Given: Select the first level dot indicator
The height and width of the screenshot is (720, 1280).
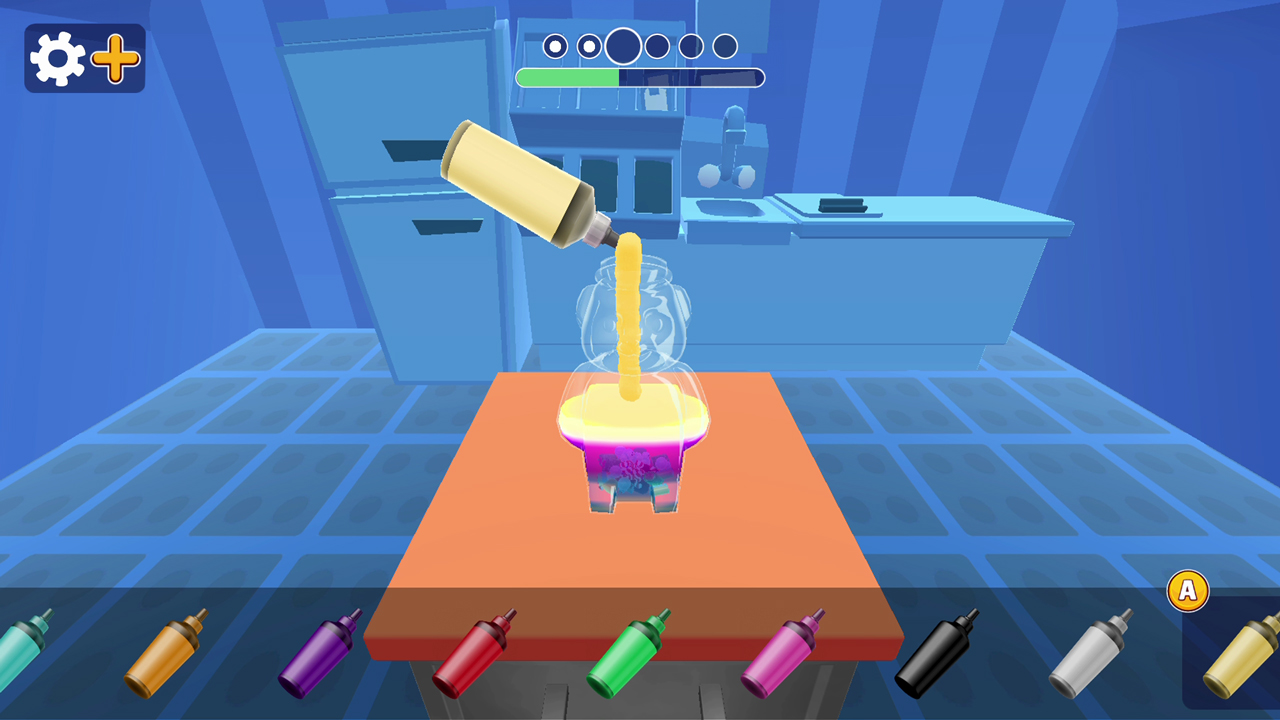Looking at the screenshot, I should click(x=556, y=45).
